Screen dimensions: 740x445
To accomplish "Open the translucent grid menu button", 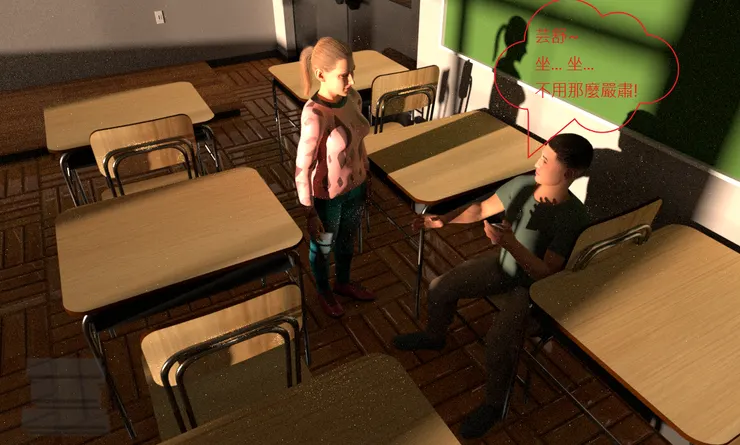I will pyautogui.click(x=64, y=394).
